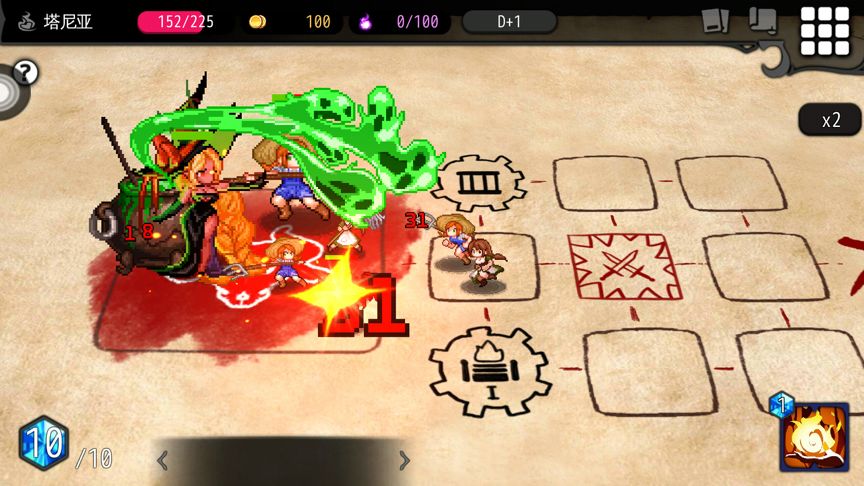The image size is (864, 486).
Task: Toggle the x2 game speed button
Action: pos(830,120)
